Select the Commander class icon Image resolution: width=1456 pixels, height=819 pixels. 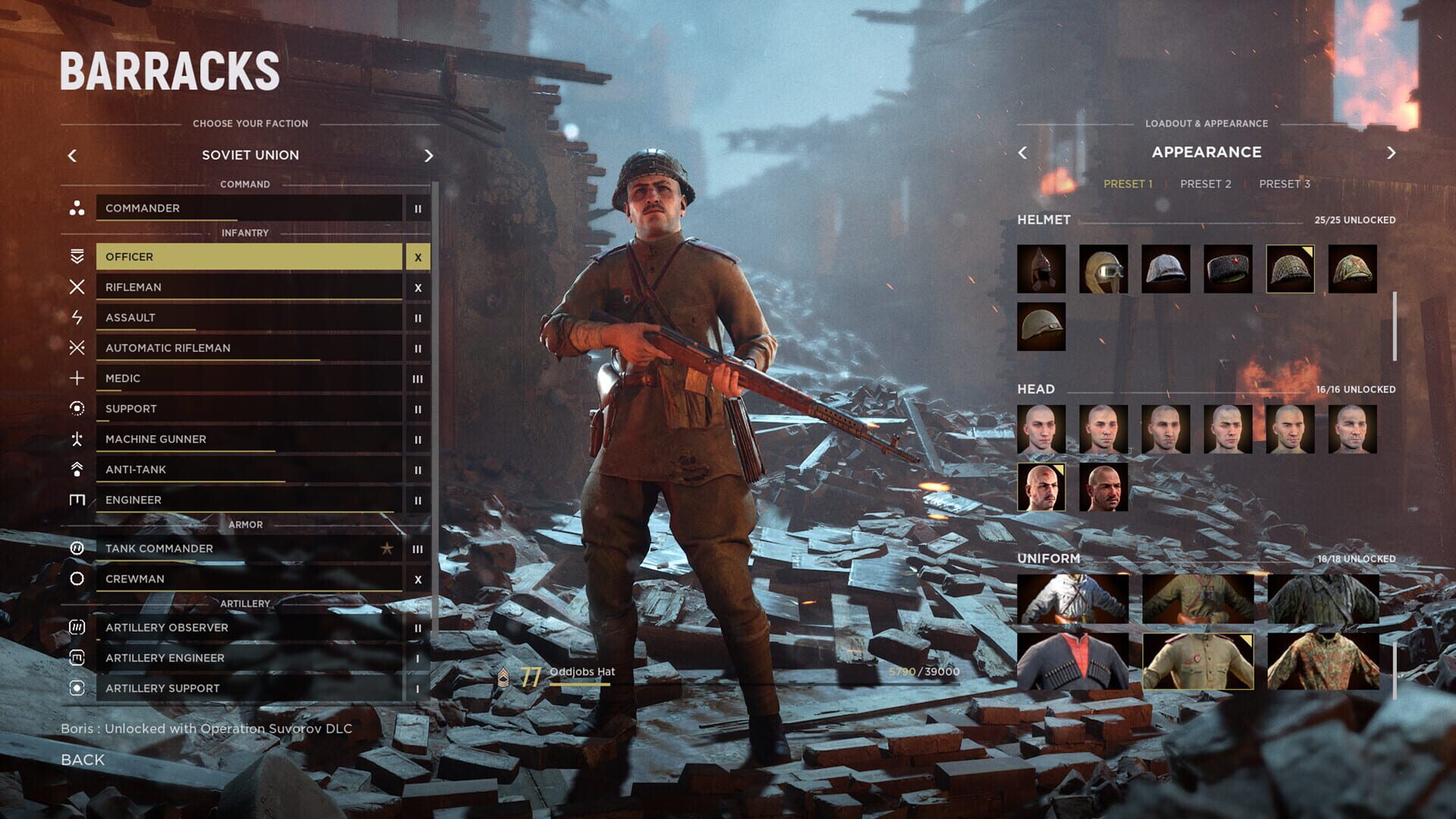[76, 209]
